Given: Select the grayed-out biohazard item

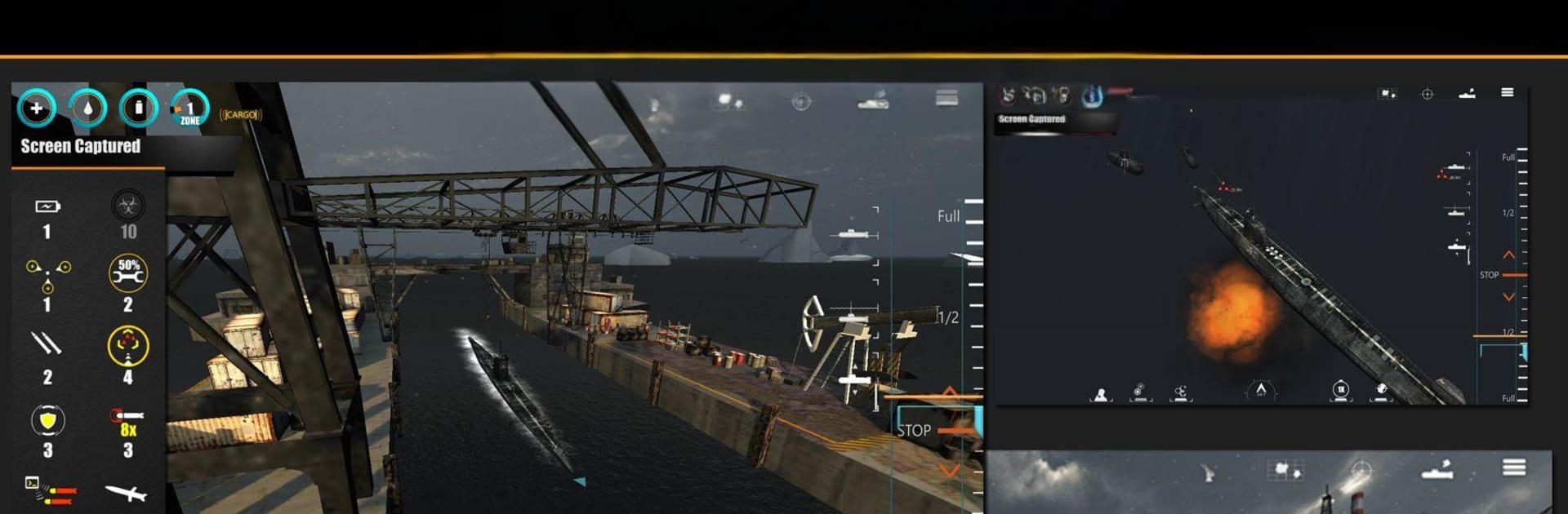Looking at the screenshot, I should pyautogui.click(x=128, y=206).
